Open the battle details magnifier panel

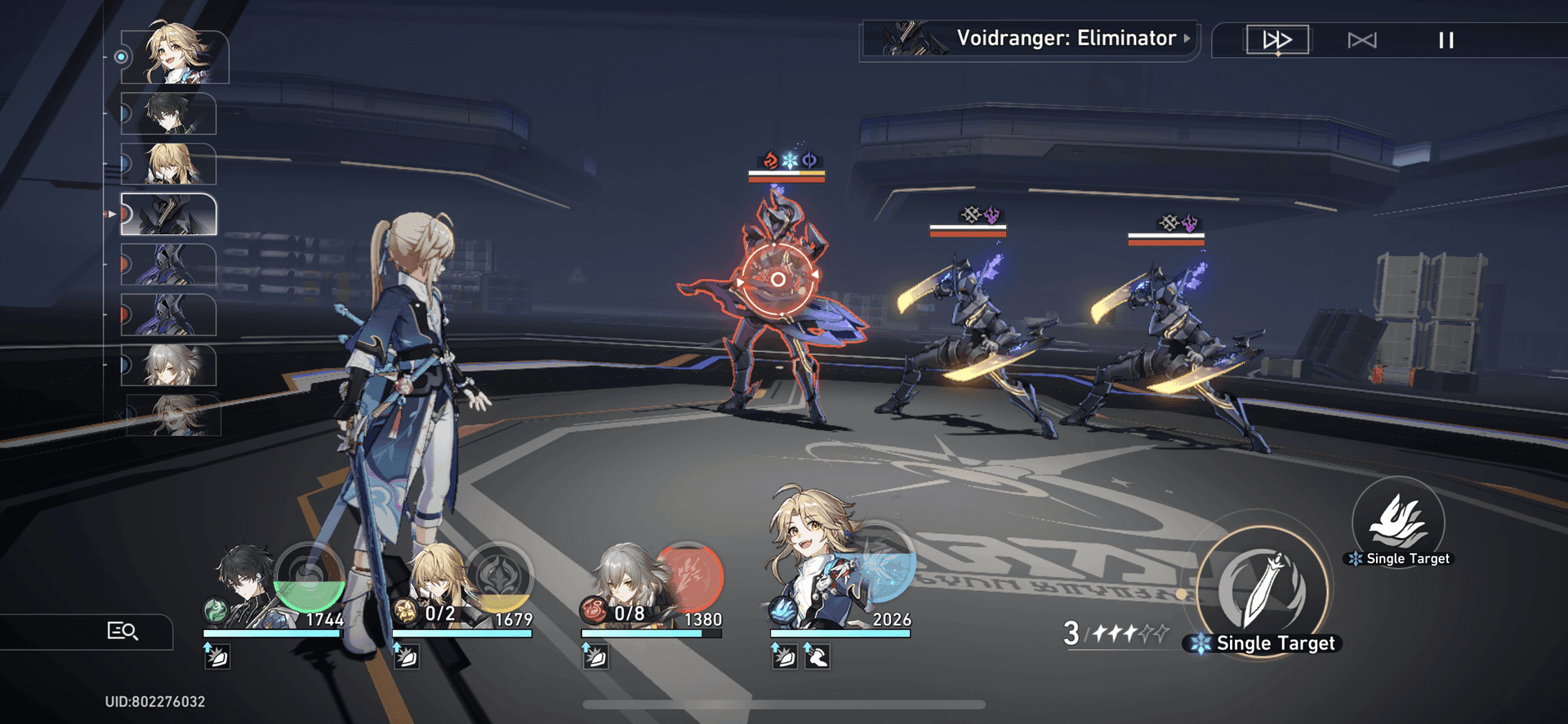point(122,631)
